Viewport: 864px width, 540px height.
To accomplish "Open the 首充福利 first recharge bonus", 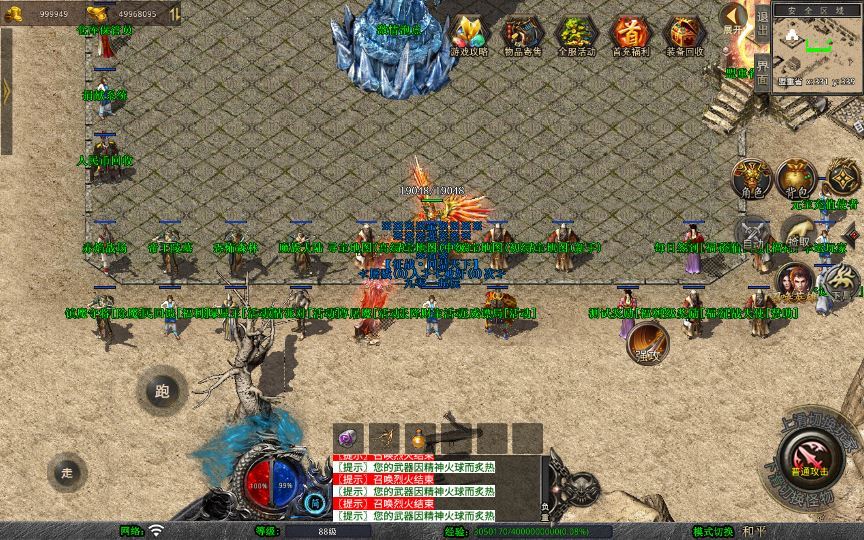I will (630, 36).
